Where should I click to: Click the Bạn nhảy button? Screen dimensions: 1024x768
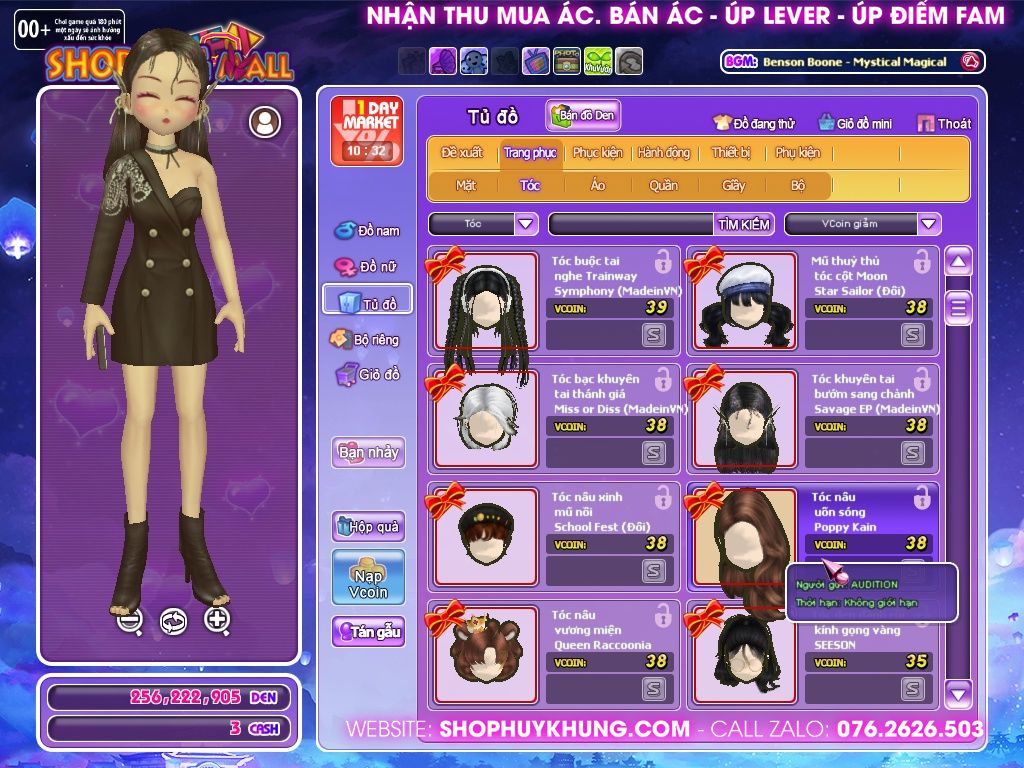[368, 452]
